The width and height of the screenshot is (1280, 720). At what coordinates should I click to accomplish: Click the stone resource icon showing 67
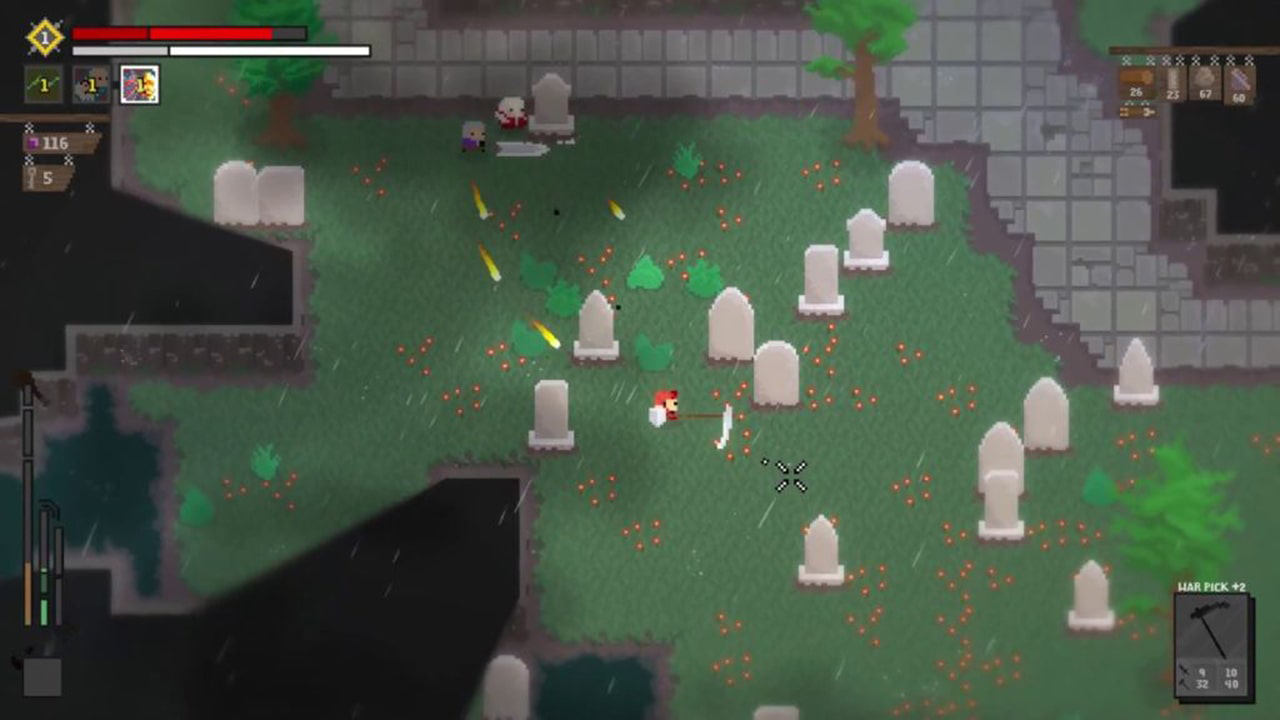(1205, 77)
